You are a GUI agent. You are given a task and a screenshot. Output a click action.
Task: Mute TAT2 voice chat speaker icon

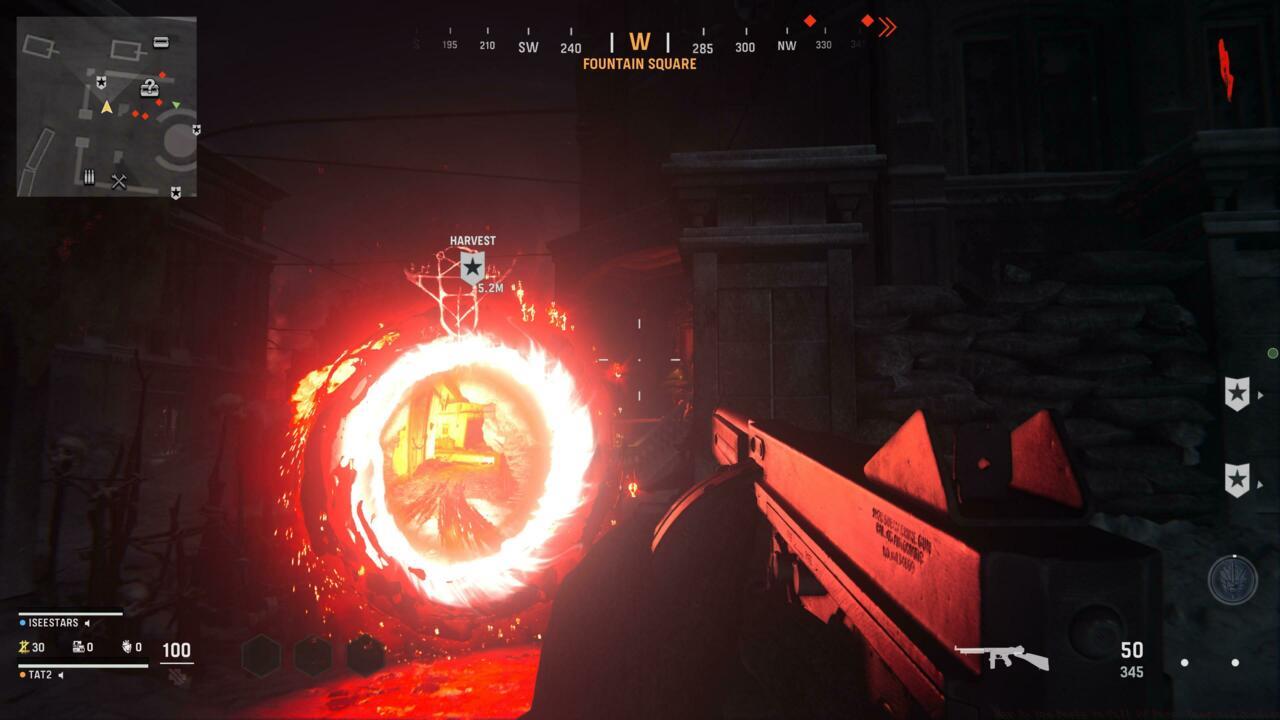[x=60, y=675]
